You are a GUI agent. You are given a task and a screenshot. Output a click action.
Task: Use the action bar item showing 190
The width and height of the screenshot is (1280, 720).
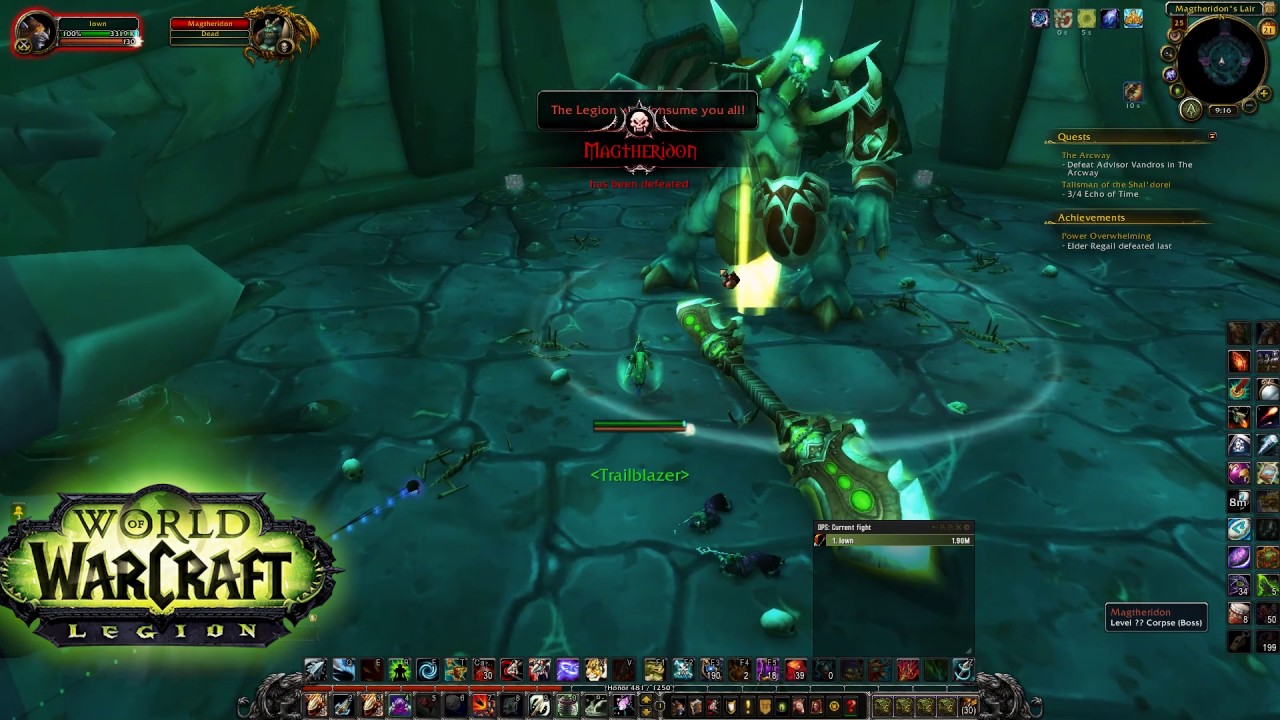pos(711,670)
